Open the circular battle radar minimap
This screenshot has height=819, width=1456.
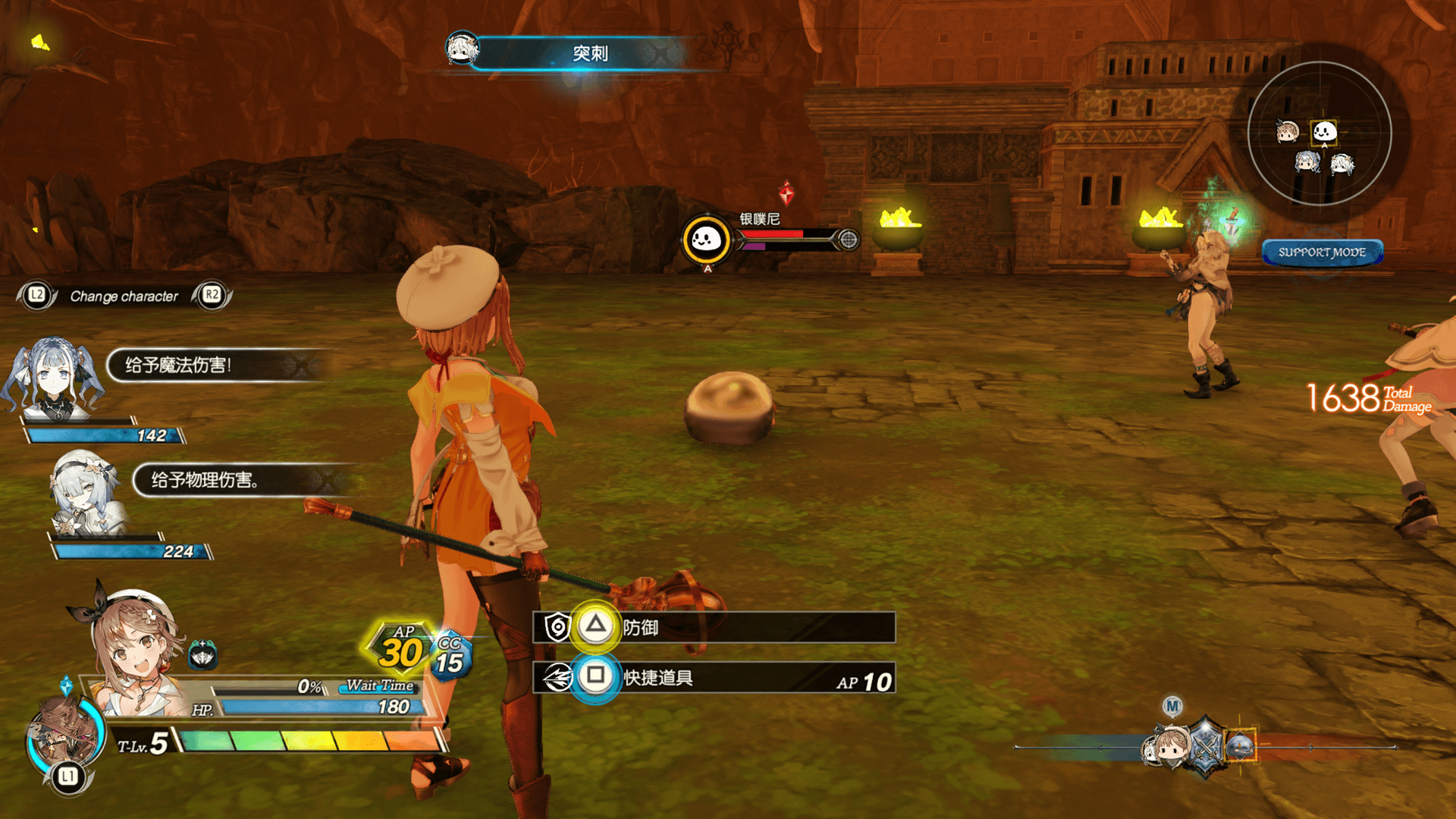[x=1319, y=133]
